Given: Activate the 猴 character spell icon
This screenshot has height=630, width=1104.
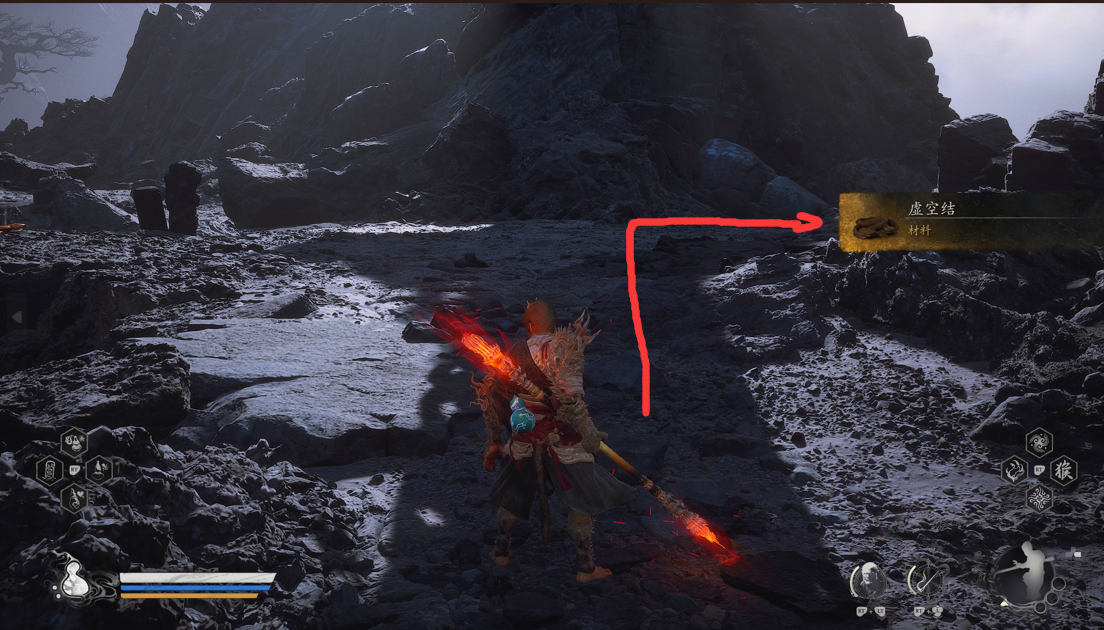Looking at the screenshot, I should pos(1064,469).
